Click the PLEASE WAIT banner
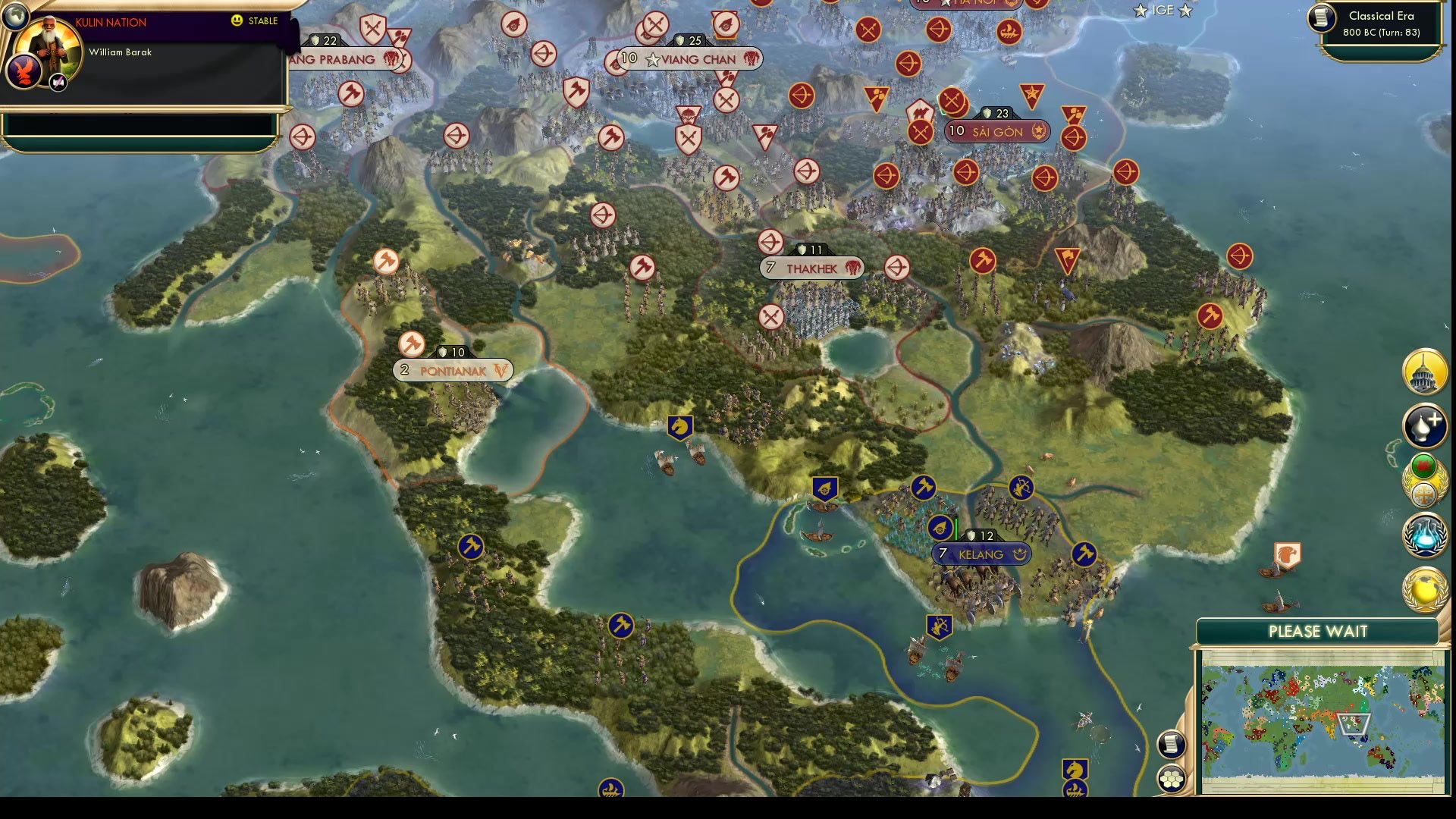 click(x=1319, y=631)
